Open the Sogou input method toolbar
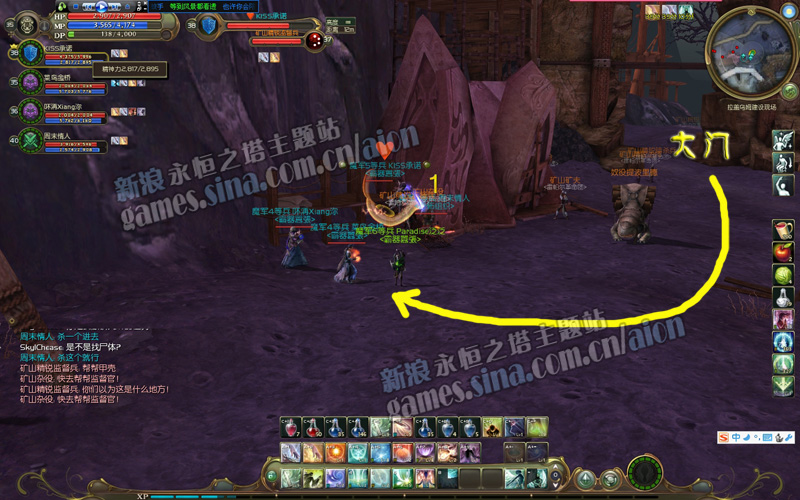 (723, 437)
